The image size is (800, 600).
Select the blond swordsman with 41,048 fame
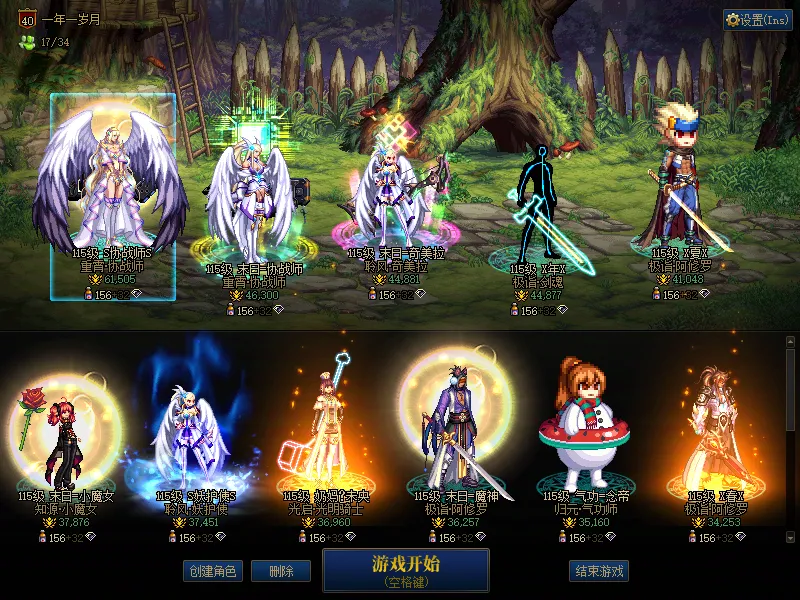coord(683,195)
